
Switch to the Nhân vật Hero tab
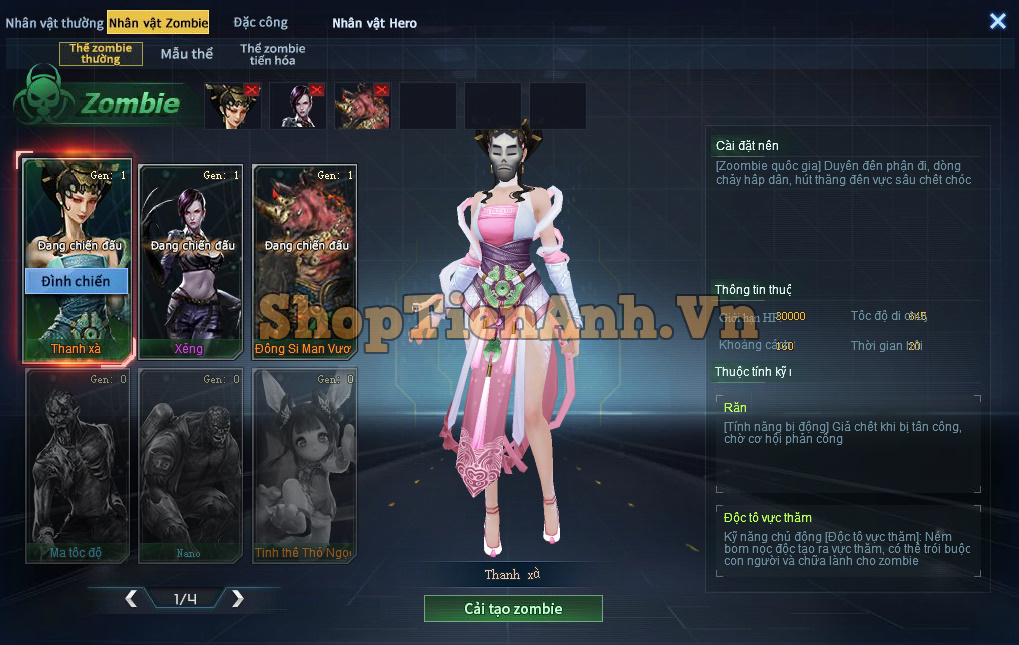[374, 23]
